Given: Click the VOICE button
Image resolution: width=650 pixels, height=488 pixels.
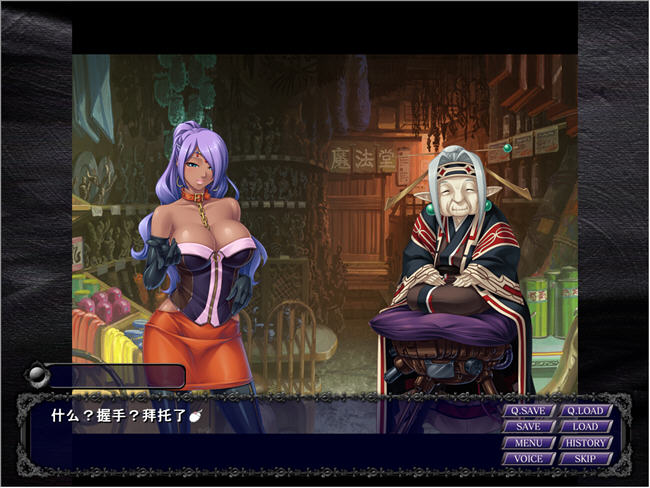Looking at the screenshot, I should (x=529, y=459).
